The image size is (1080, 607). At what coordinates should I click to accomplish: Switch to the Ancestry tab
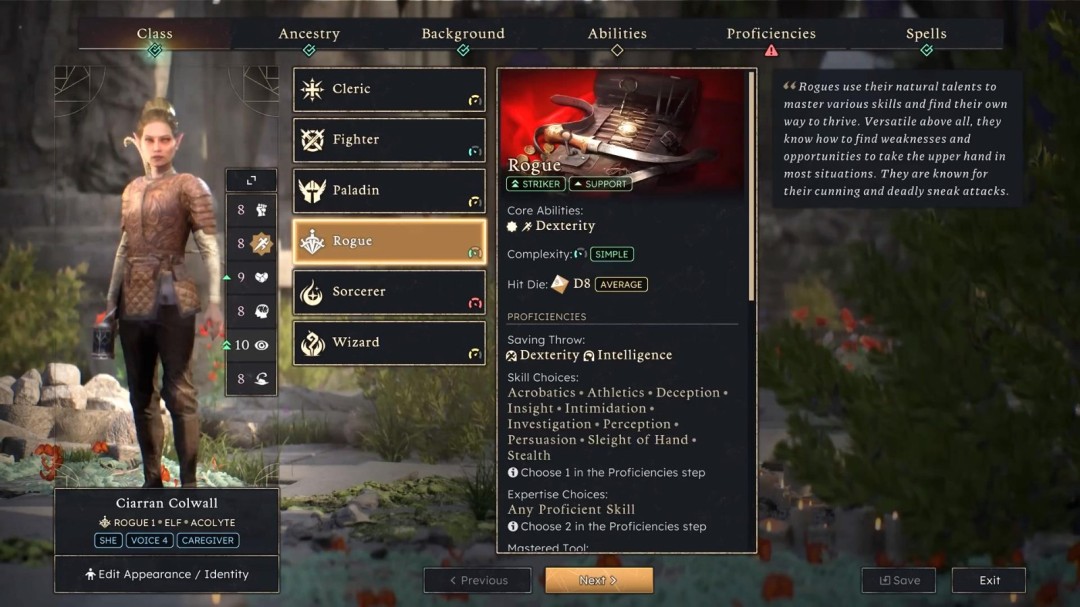point(309,34)
